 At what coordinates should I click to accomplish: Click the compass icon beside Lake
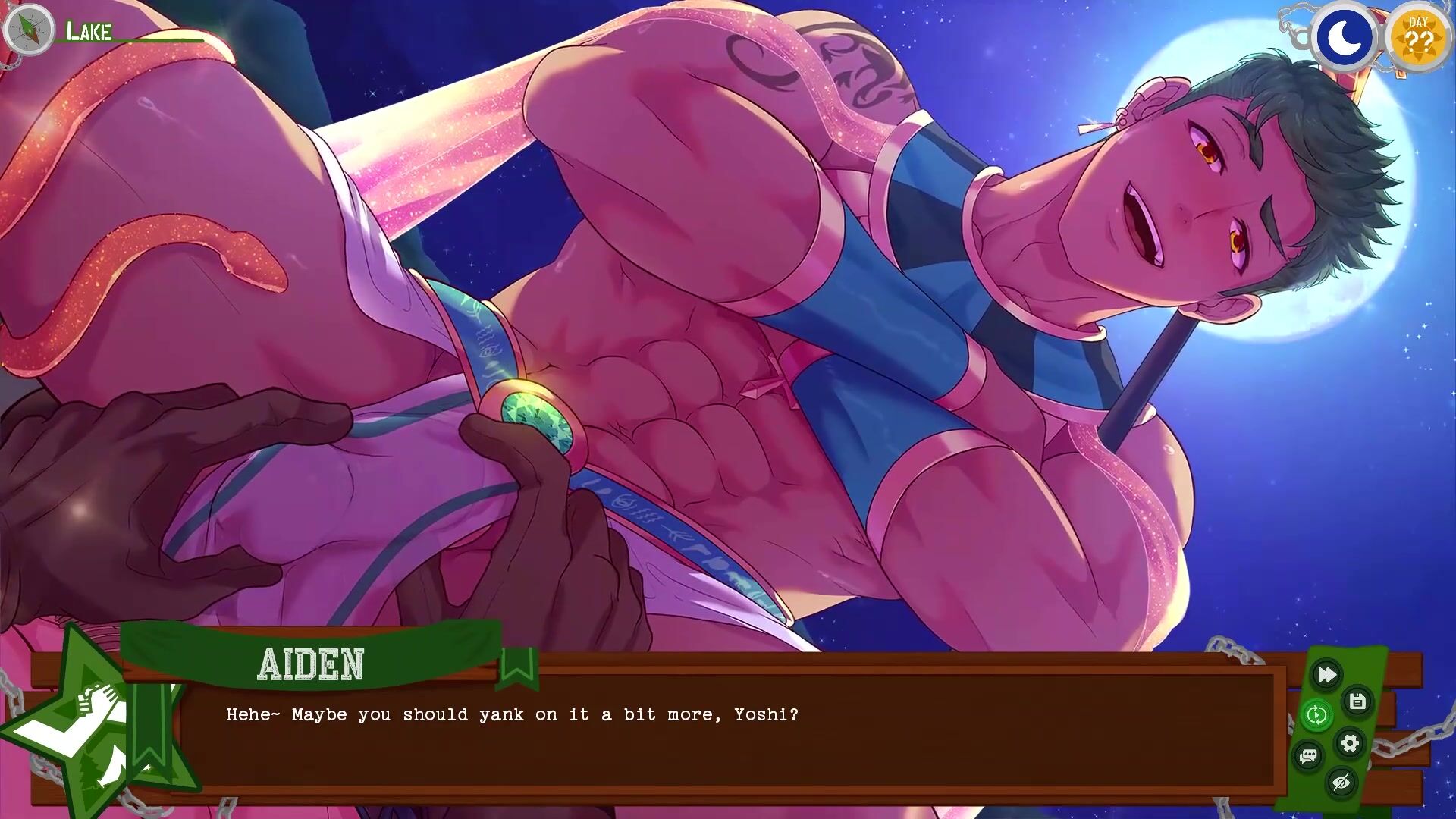[x=28, y=30]
